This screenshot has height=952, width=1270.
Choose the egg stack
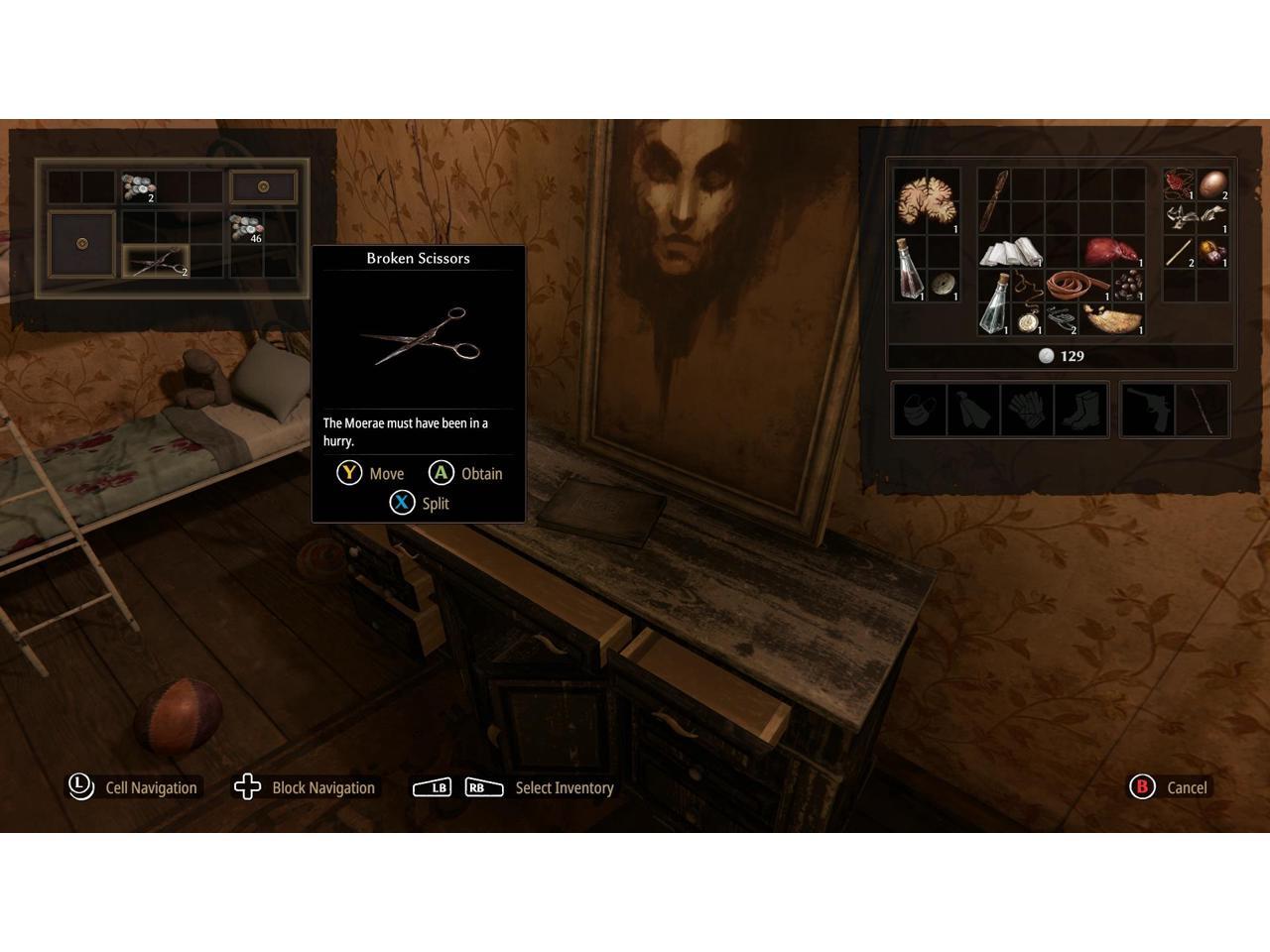point(1212,184)
